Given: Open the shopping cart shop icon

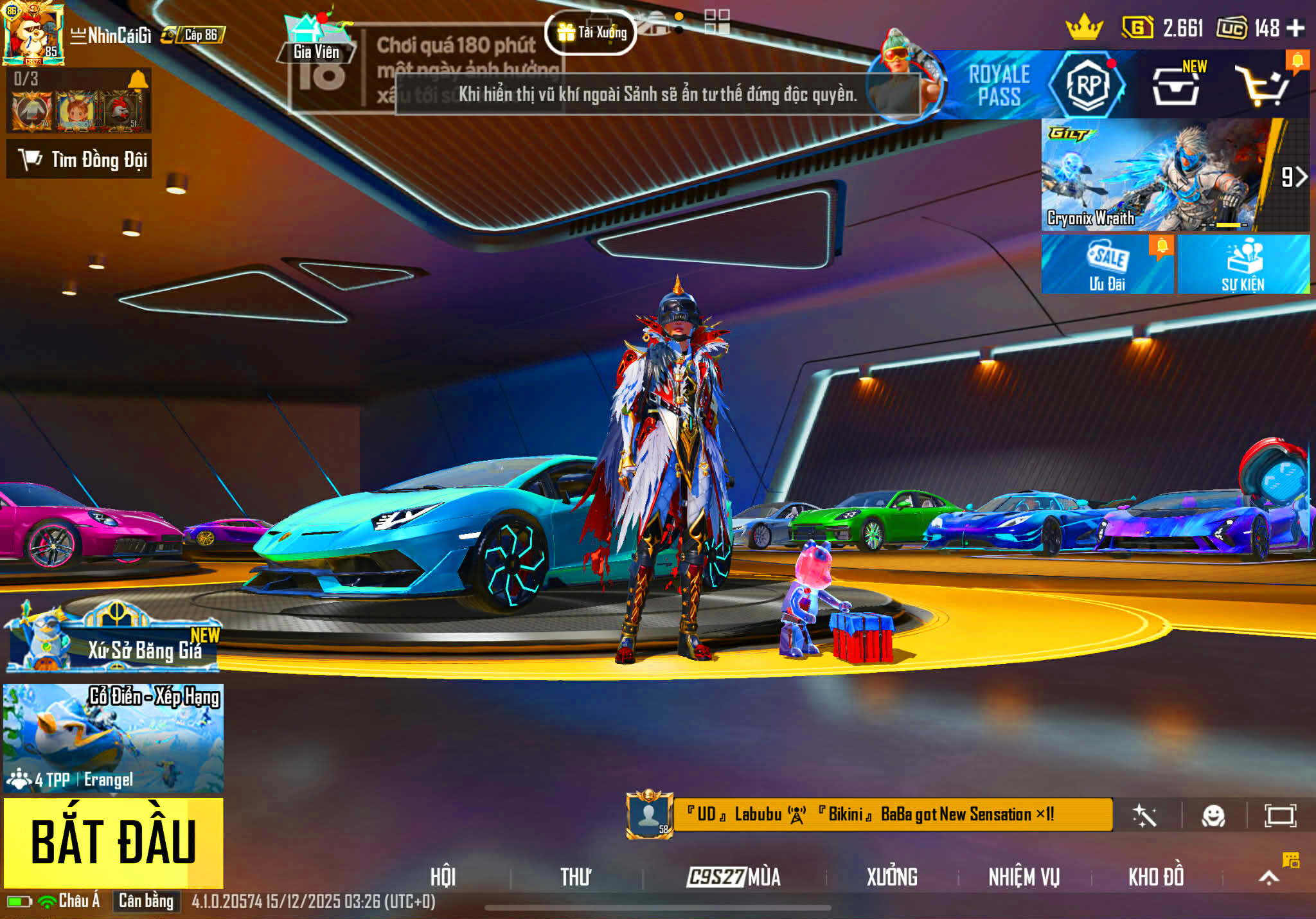Looking at the screenshot, I should pyautogui.click(x=1262, y=86).
